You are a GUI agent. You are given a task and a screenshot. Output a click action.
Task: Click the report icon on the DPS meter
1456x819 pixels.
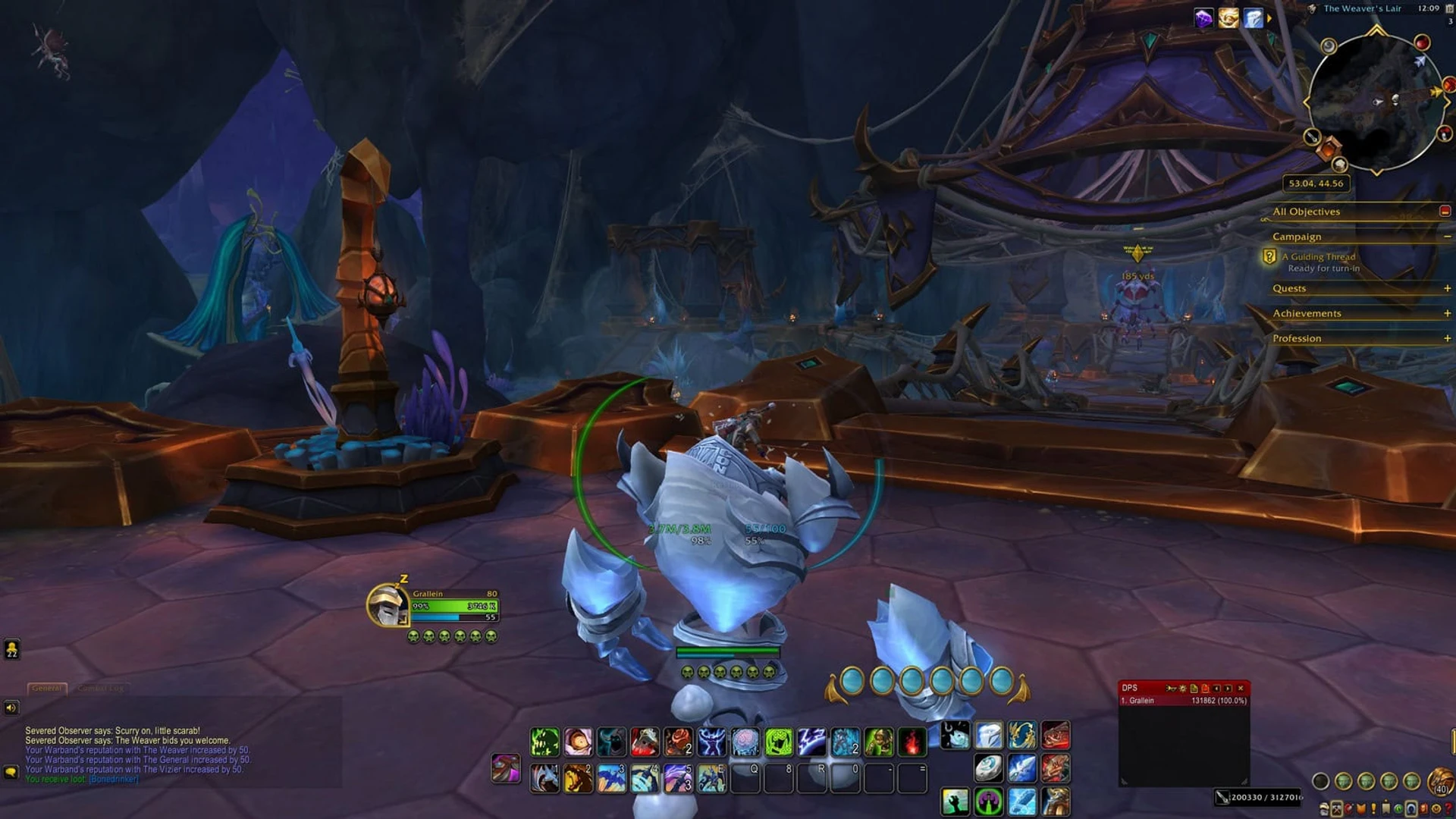[x=1194, y=689]
